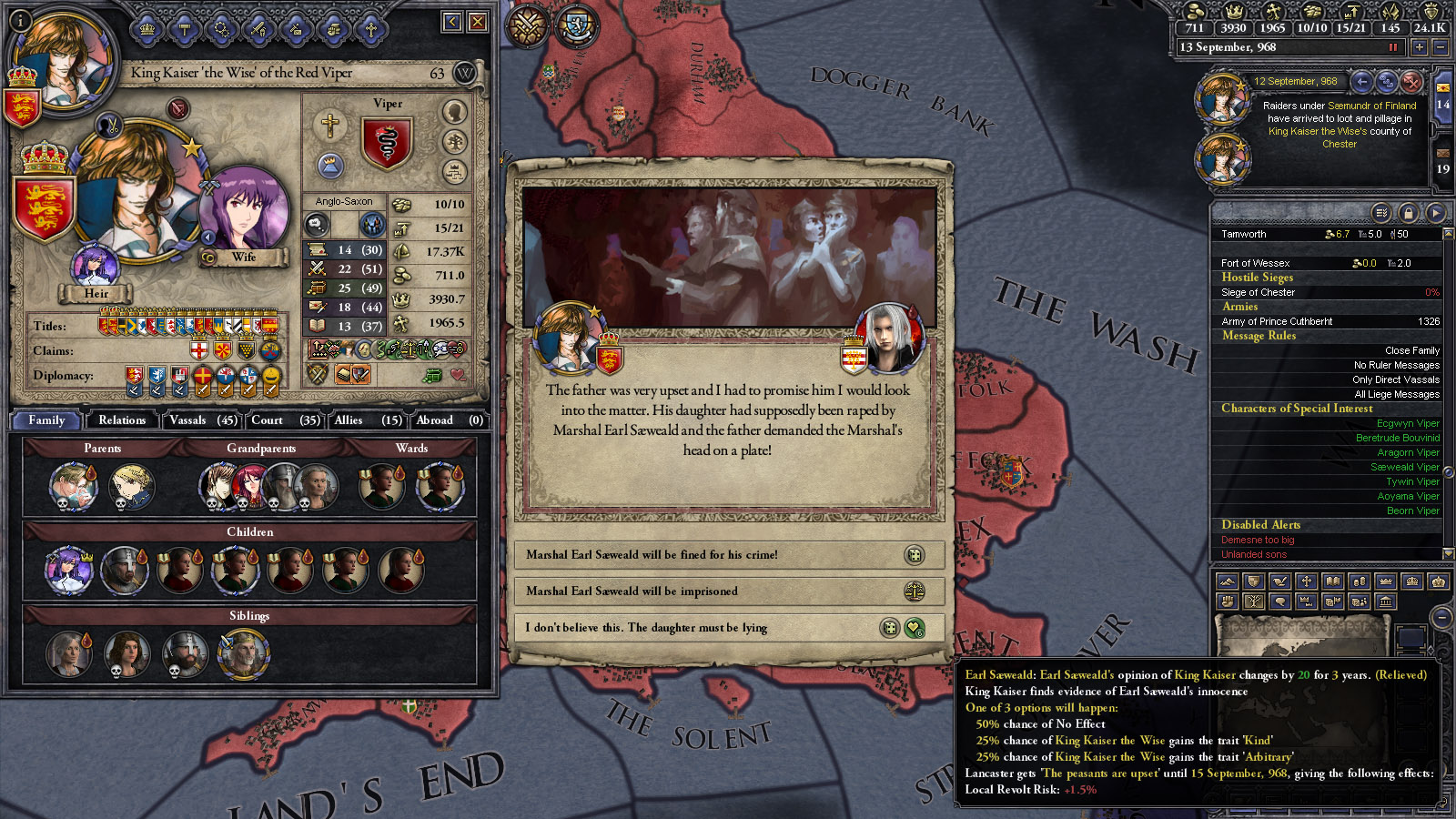The height and width of the screenshot is (819, 1456).
Task: Increase game speed with plus button
Action: (x=1419, y=47)
